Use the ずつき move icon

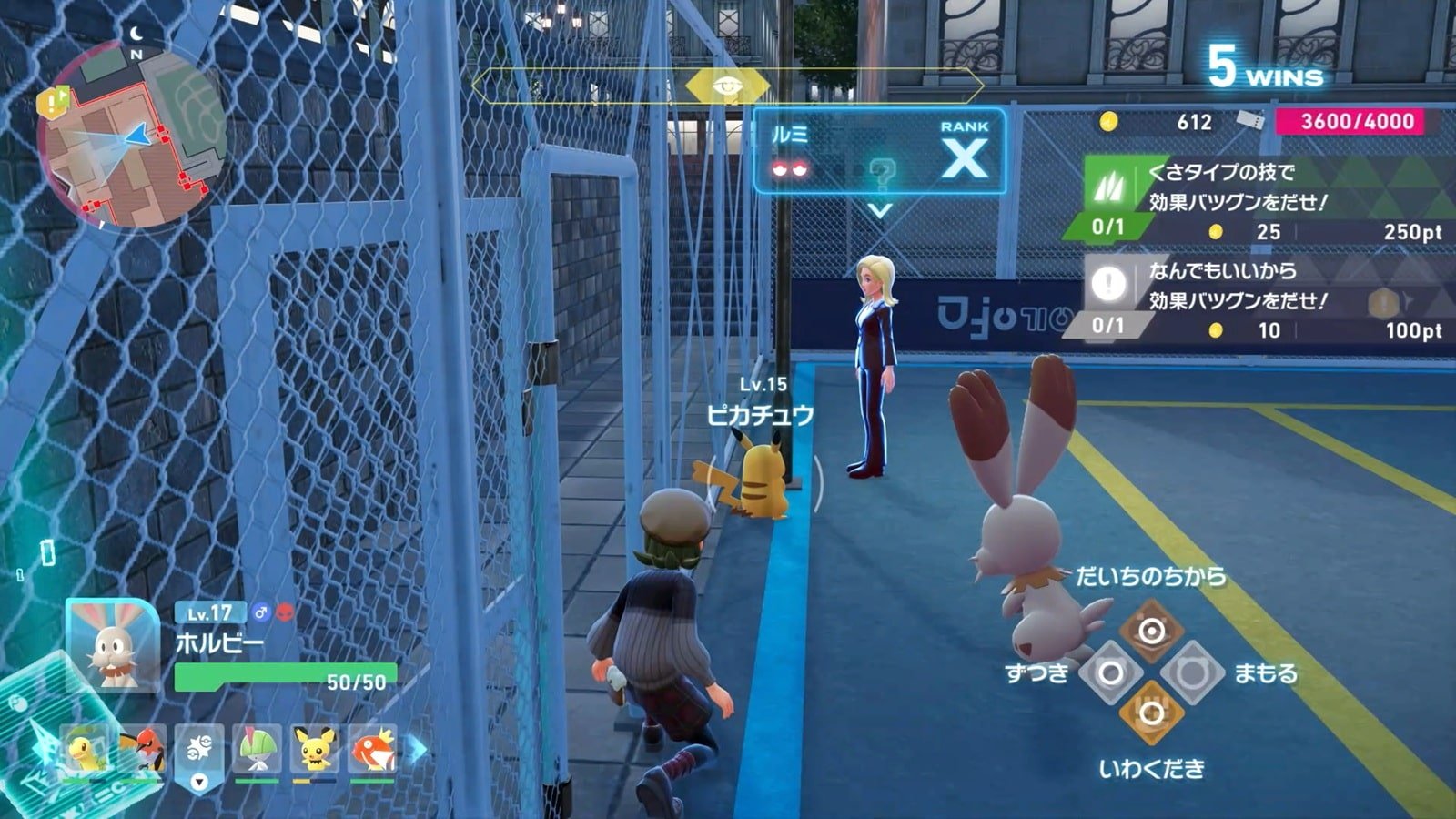click(x=1110, y=673)
